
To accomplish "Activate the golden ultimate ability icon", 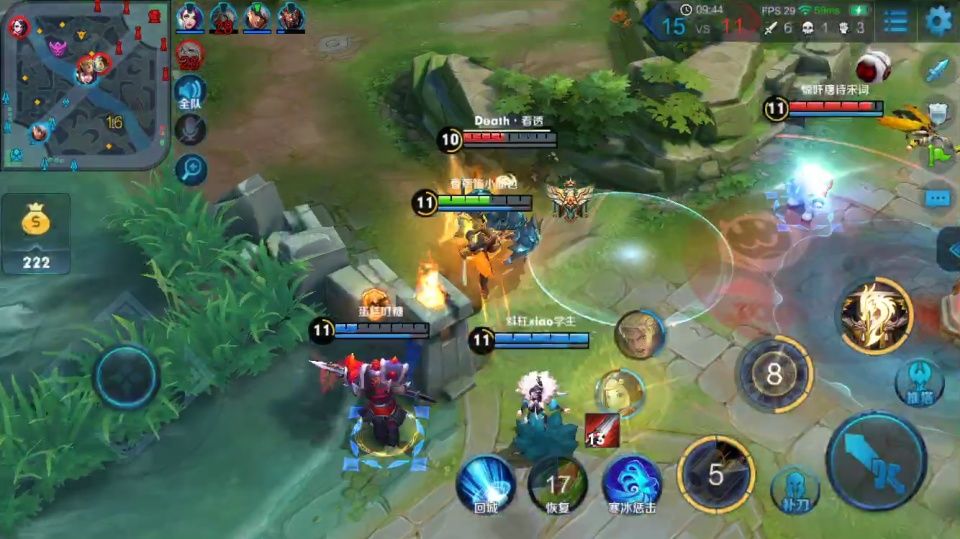I will (x=876, y=317).
